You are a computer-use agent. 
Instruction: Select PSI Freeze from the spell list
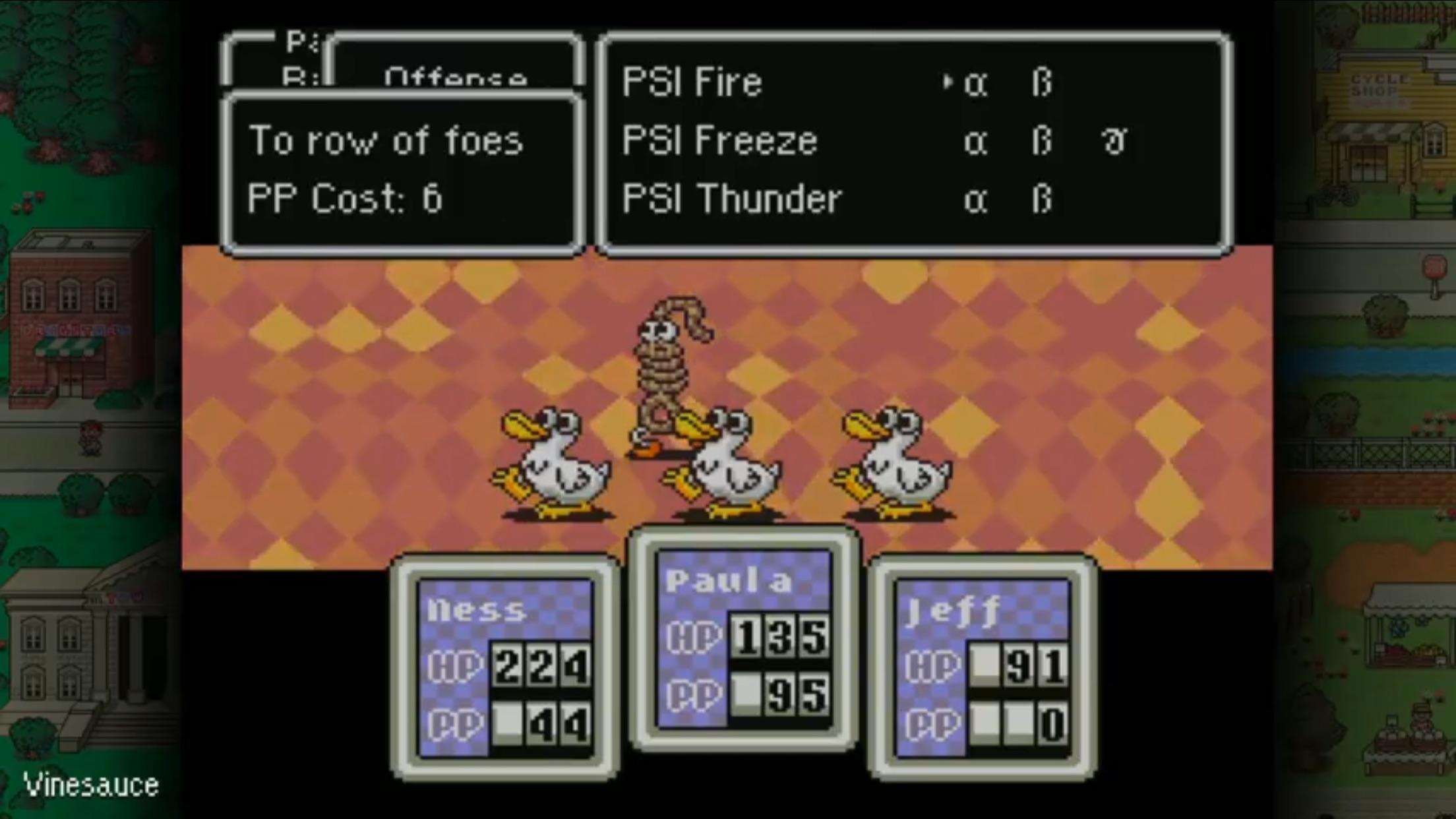[719, 140]
